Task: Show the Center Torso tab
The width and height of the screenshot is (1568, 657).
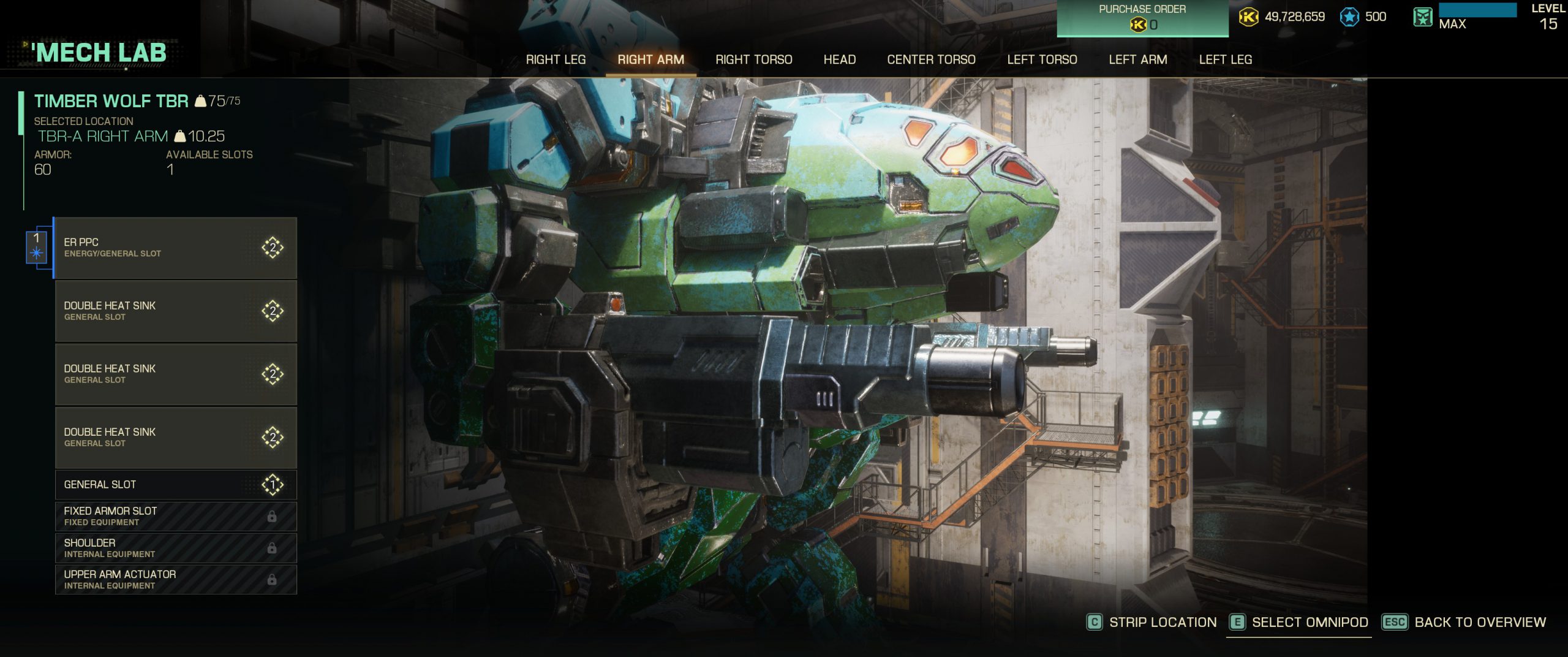Action: point(931,59)
